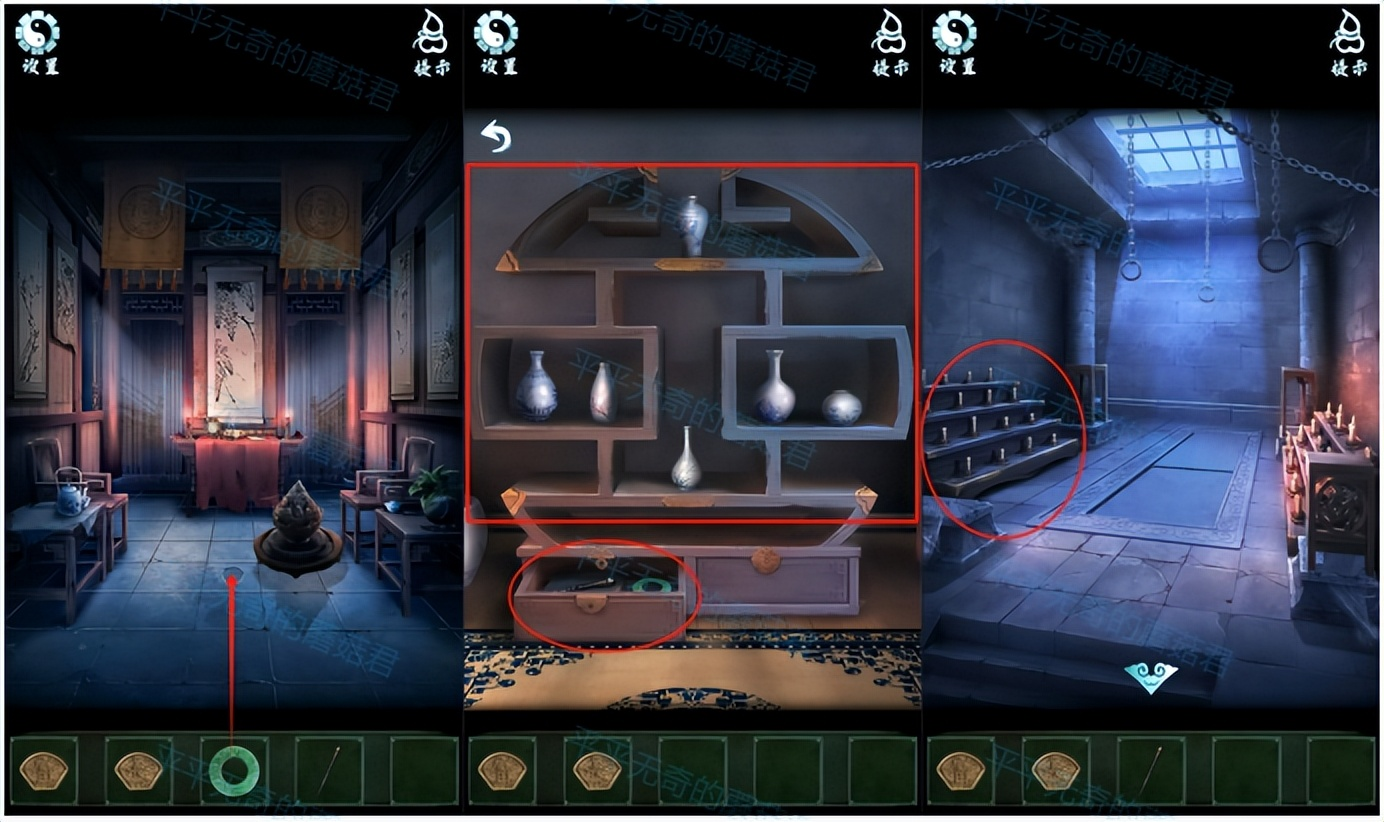Open 提示 hint gourd in the incense hall scene

(x=431, y=42)
